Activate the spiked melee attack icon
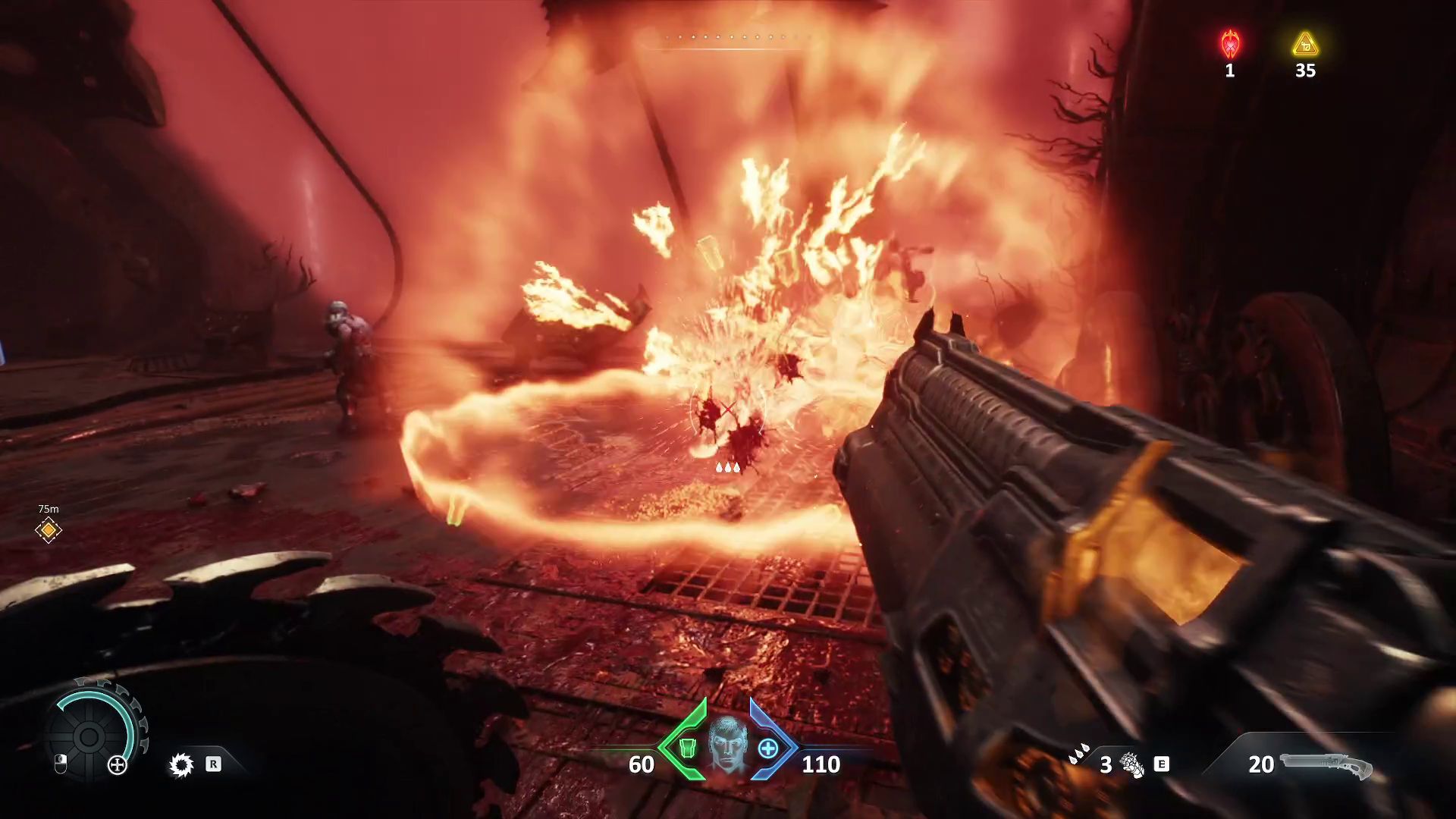Image resolution: width=1456 pixels, height=819 pixels. click(181, 764)
